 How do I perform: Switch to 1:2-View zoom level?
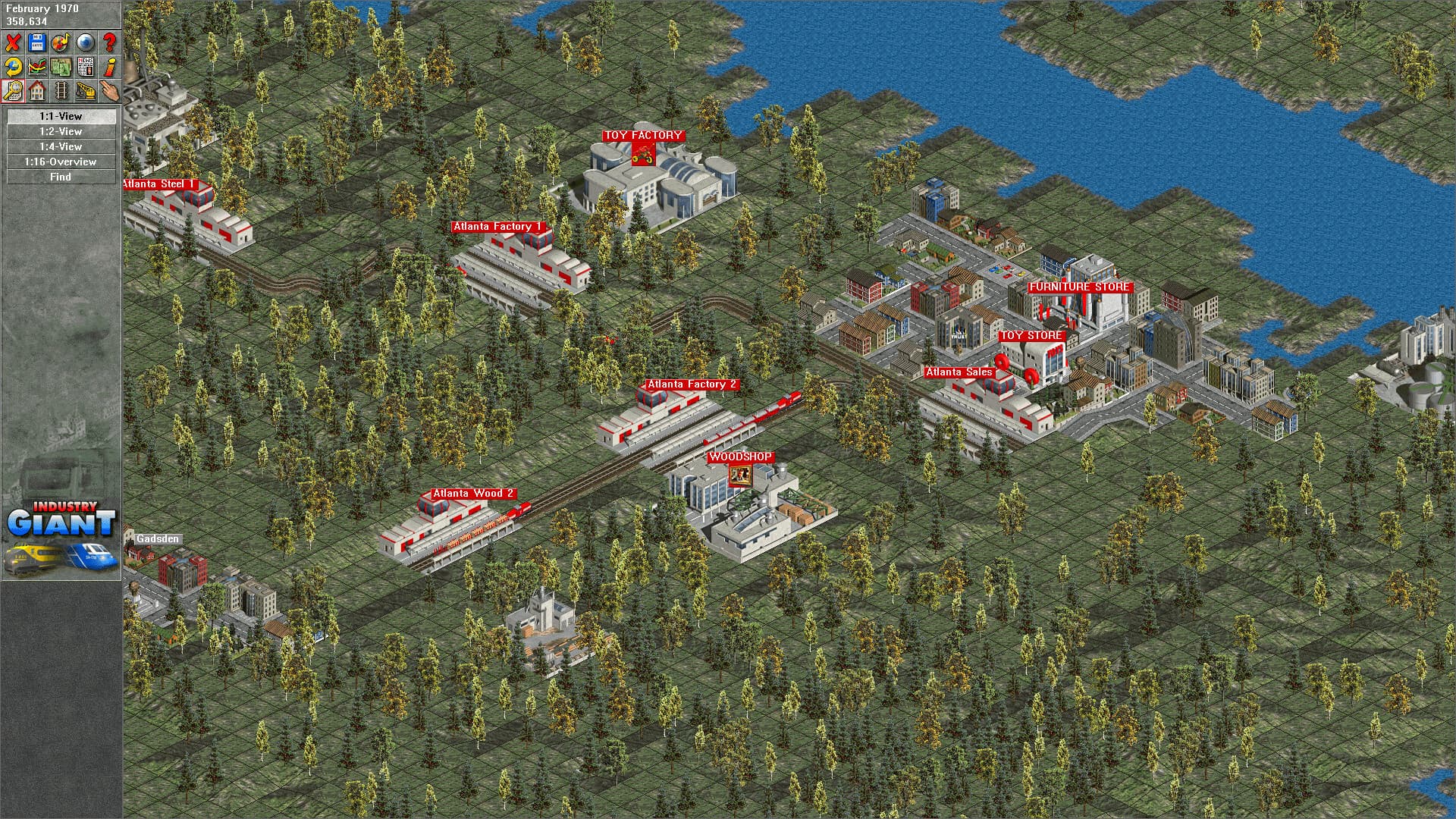(60, 131)
